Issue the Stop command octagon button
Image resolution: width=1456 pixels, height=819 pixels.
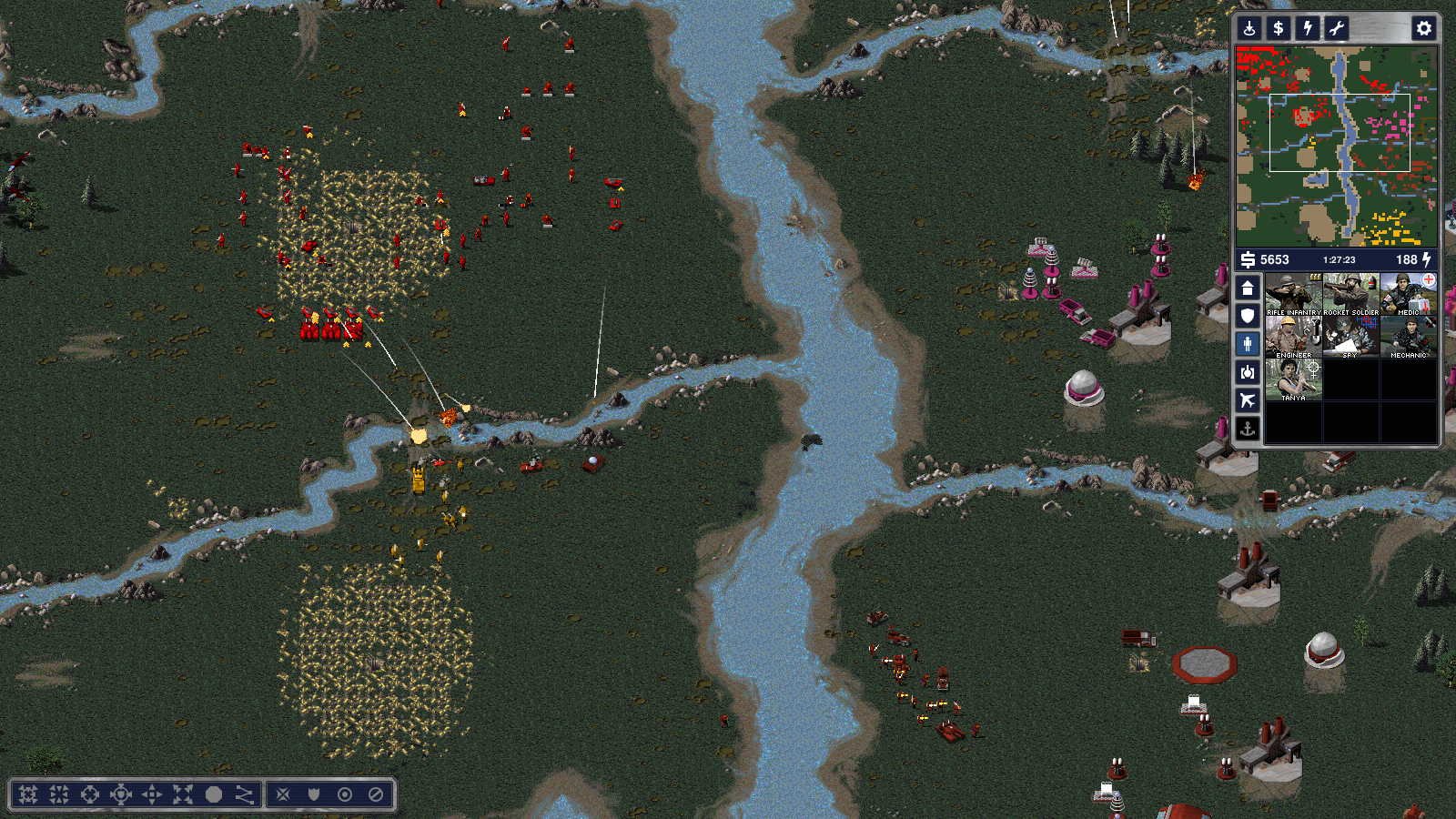(x=214, y=794)
